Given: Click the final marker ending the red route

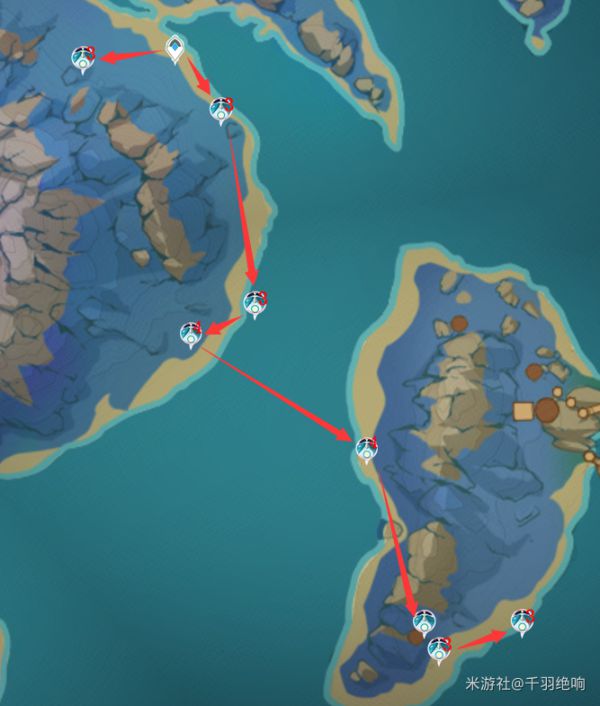Looking at the screenshot, I should (521, 622).
